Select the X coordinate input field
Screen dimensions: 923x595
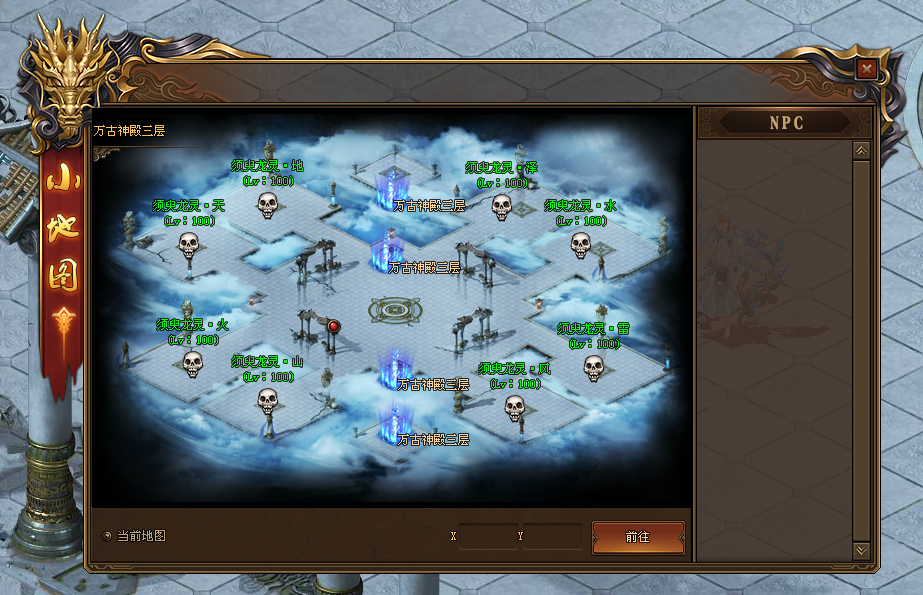(x=488, y=537)
